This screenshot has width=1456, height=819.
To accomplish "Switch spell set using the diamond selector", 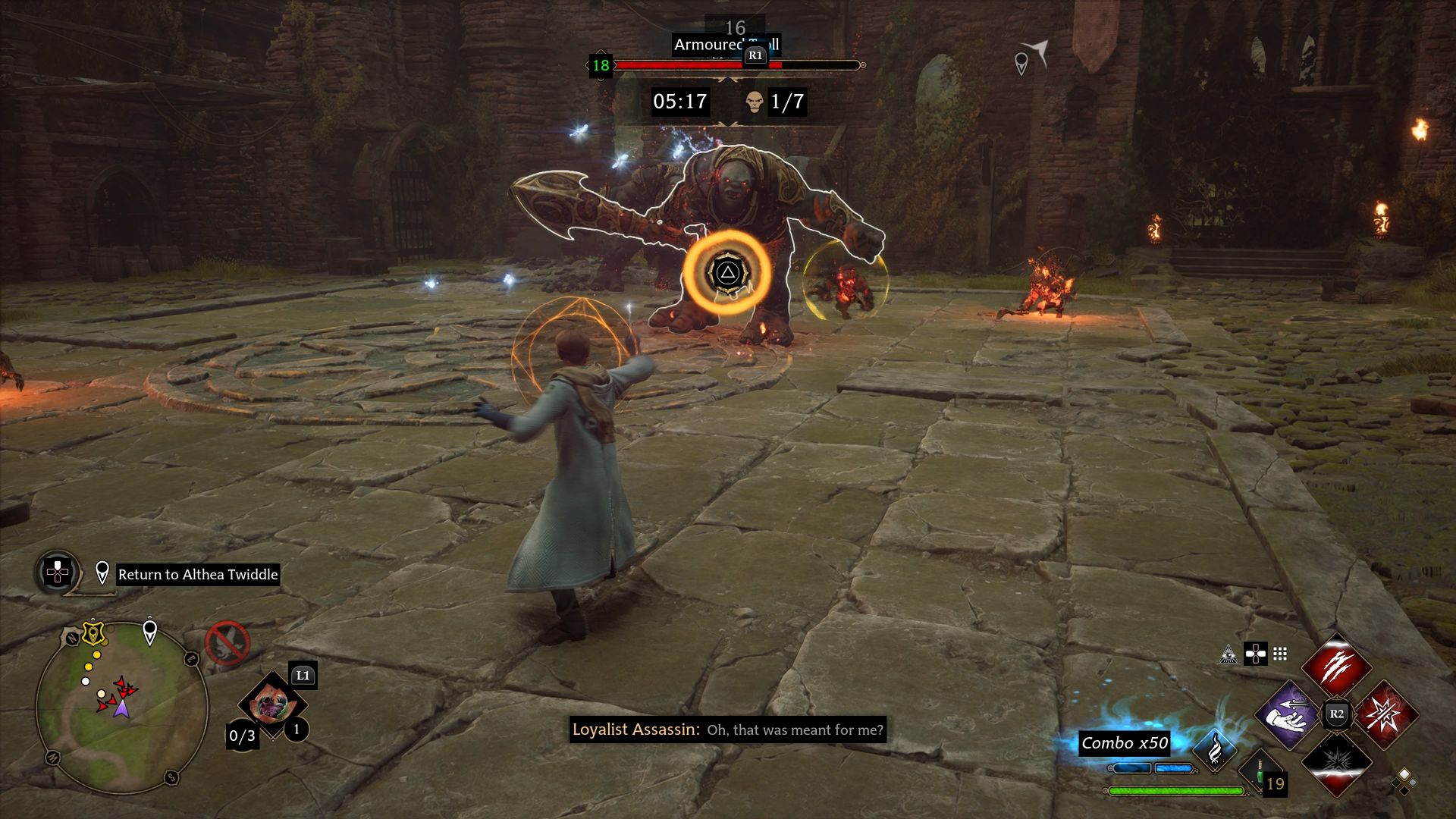I will (1404, 781).
